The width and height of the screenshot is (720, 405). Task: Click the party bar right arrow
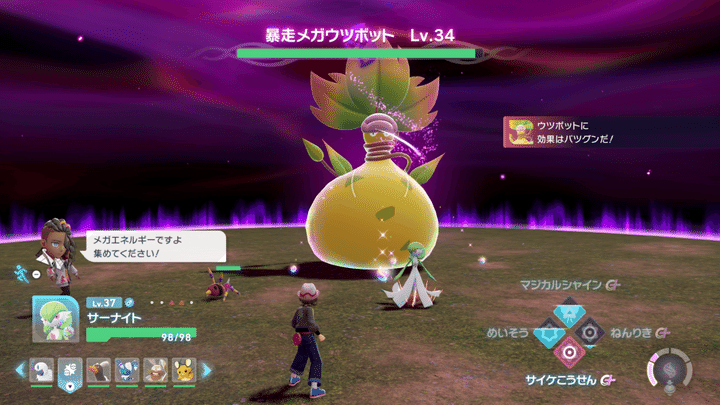[x=206, y=370]
